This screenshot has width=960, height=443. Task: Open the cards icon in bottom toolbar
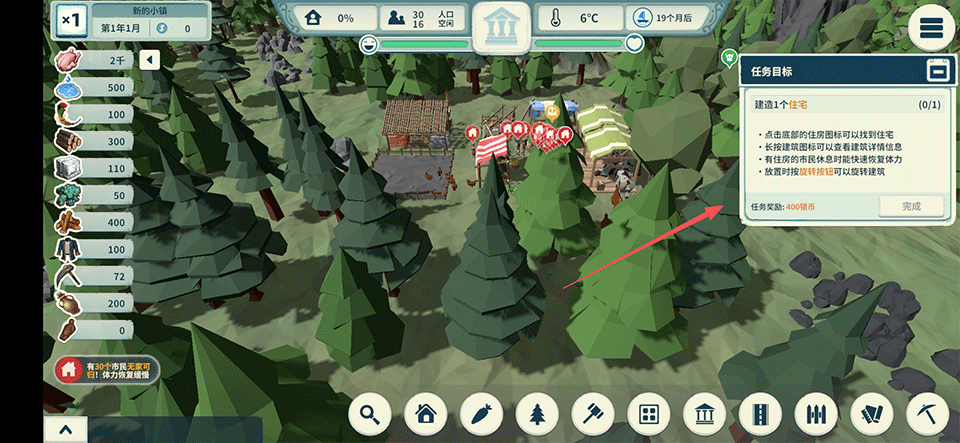coord(872,414)
